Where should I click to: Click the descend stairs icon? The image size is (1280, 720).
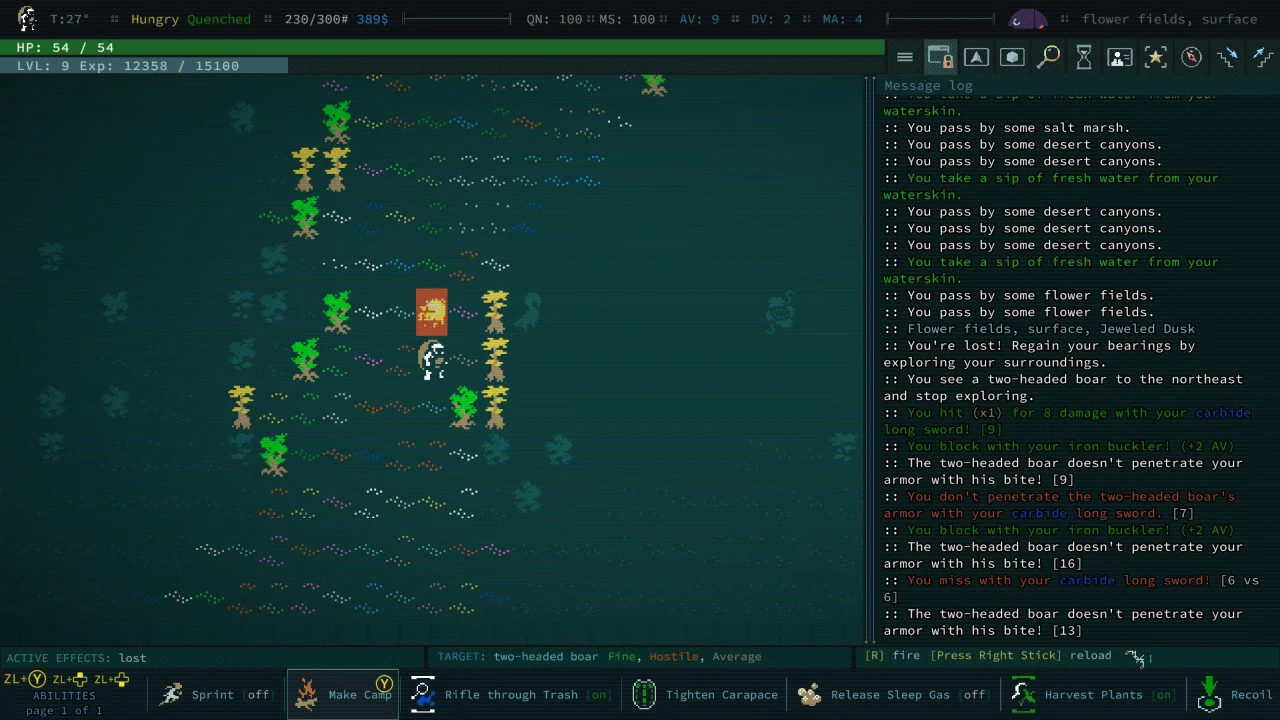1228,57
